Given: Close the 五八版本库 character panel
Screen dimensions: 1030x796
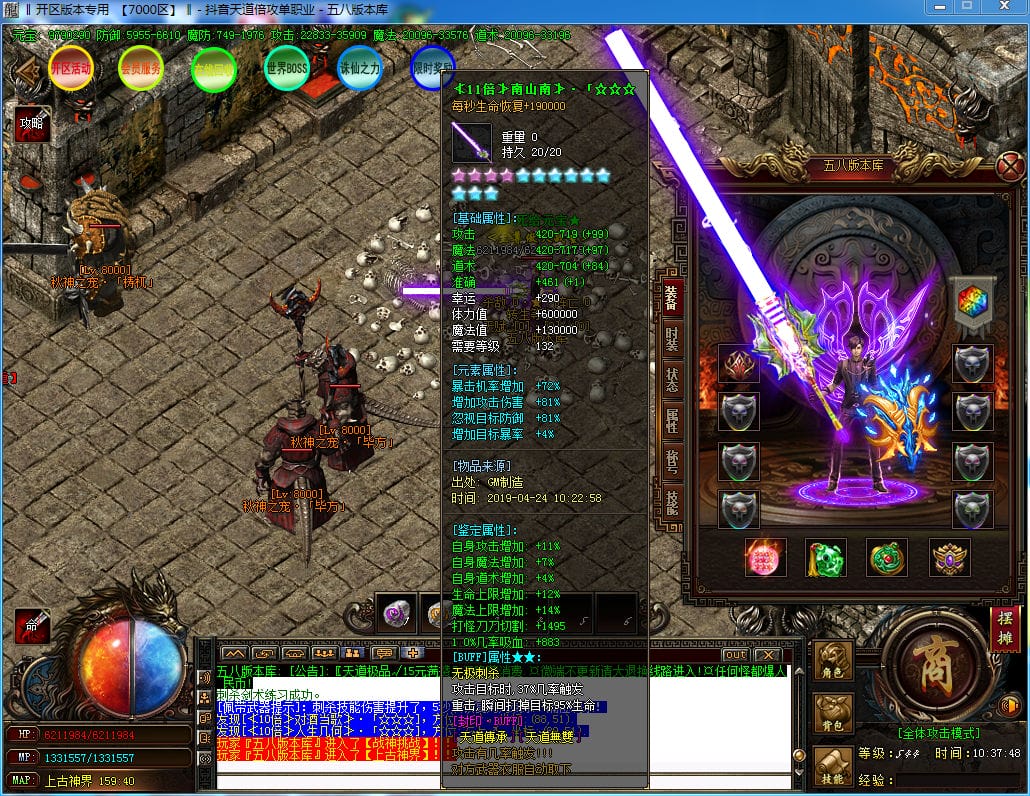Looking at the screenshot, I should click(1010, 165).
